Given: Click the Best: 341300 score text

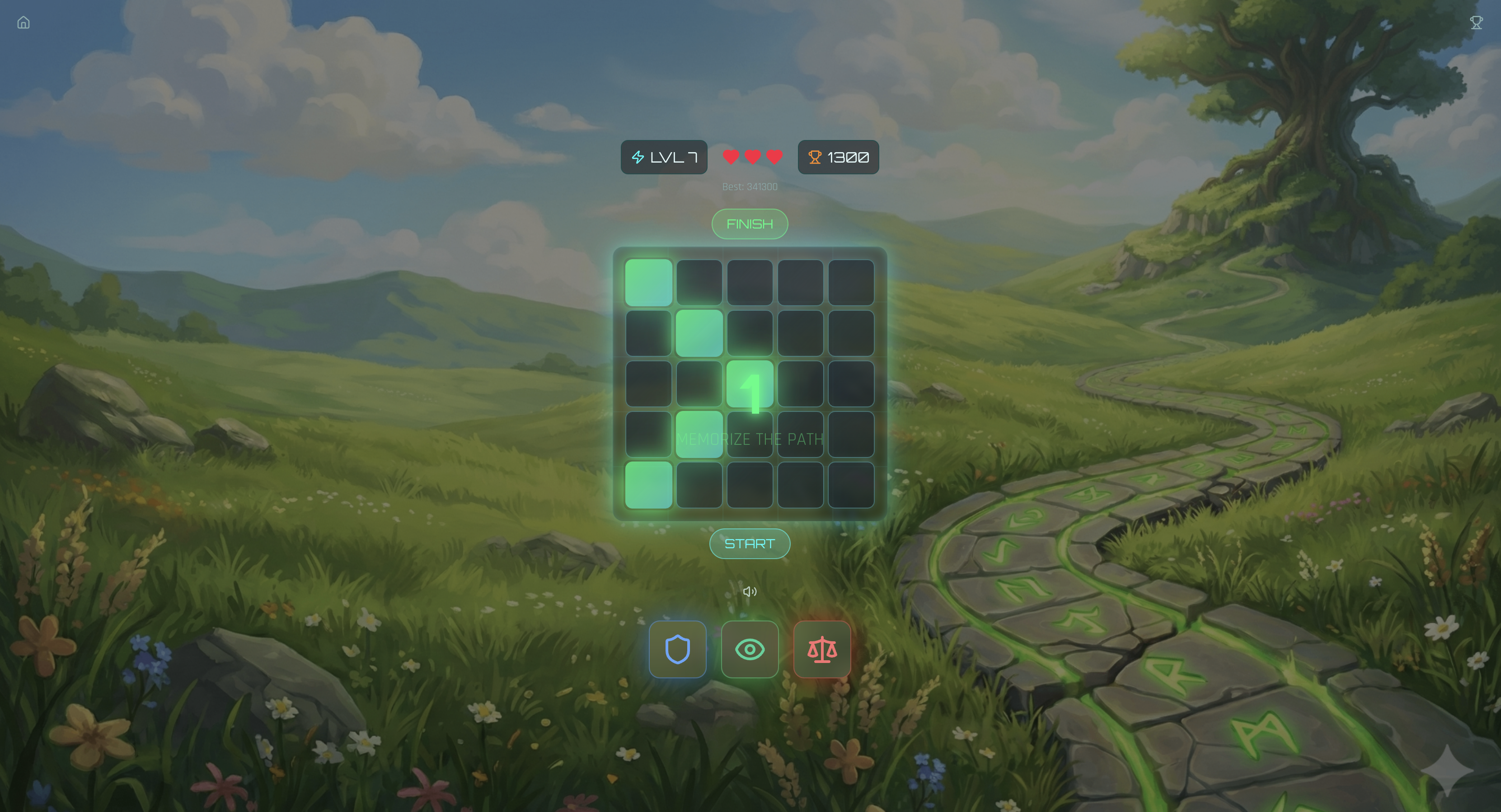Looking at the screenshot, I should pyautogui.click(x=749, y=187).
